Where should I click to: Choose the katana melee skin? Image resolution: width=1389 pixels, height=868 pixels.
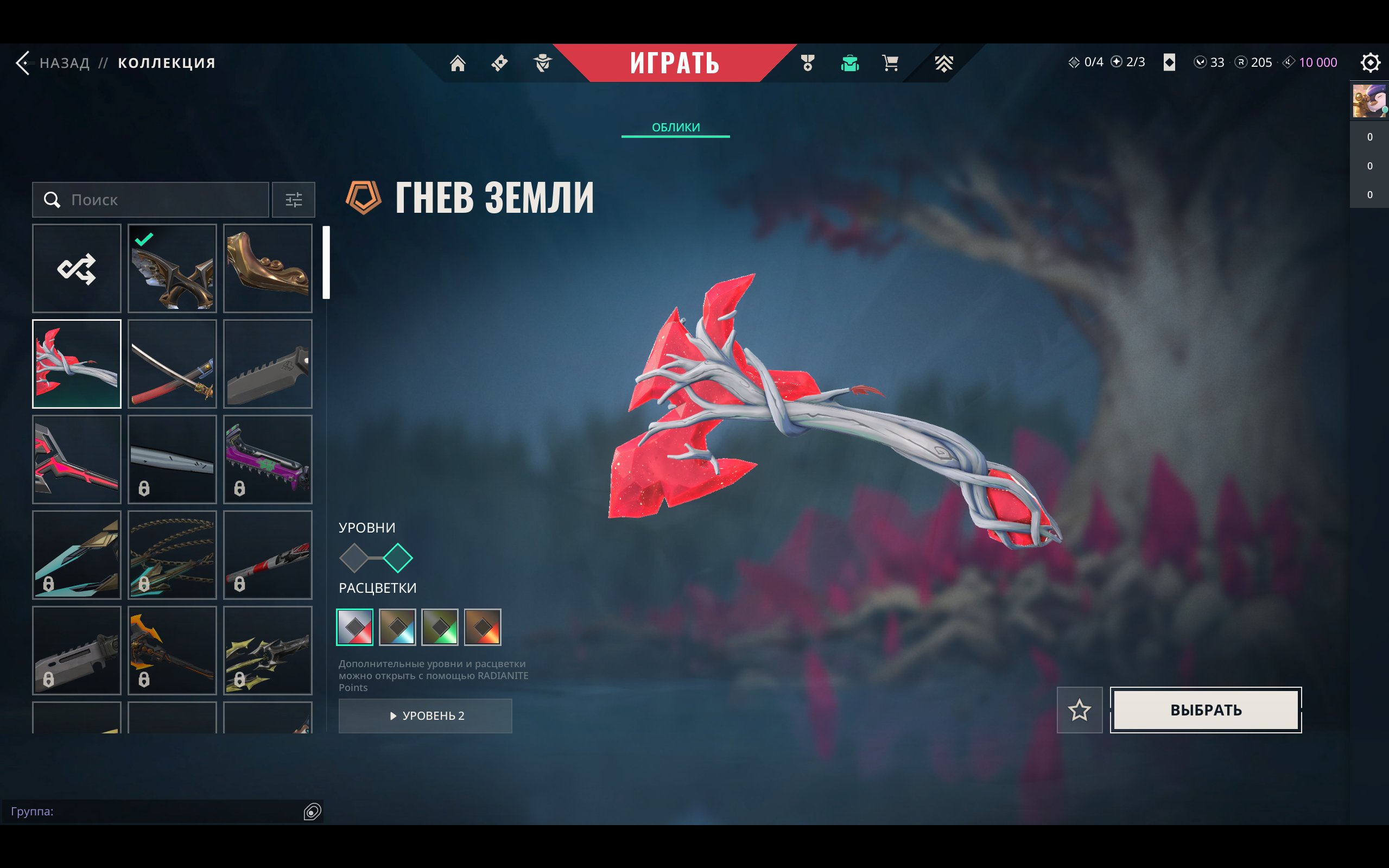[x=172, y=364]
